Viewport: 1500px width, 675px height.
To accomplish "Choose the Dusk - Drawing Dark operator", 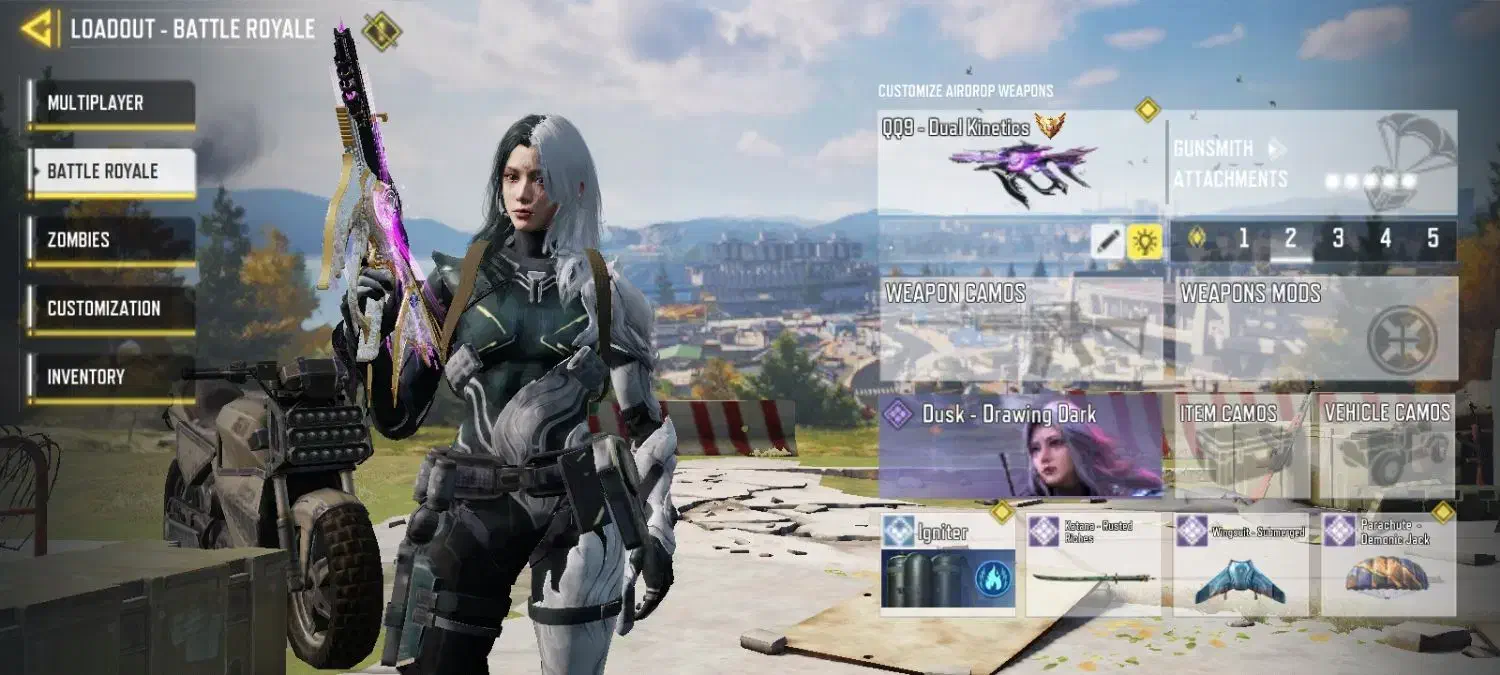I will (x=1020, y=445).
